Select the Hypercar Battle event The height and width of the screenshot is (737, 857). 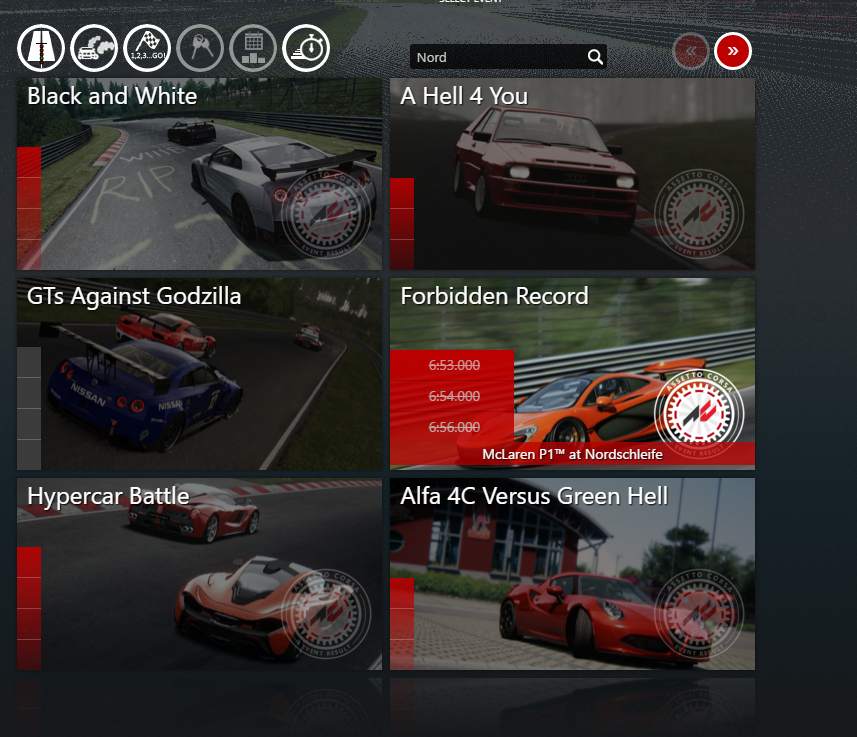point(199,574)
